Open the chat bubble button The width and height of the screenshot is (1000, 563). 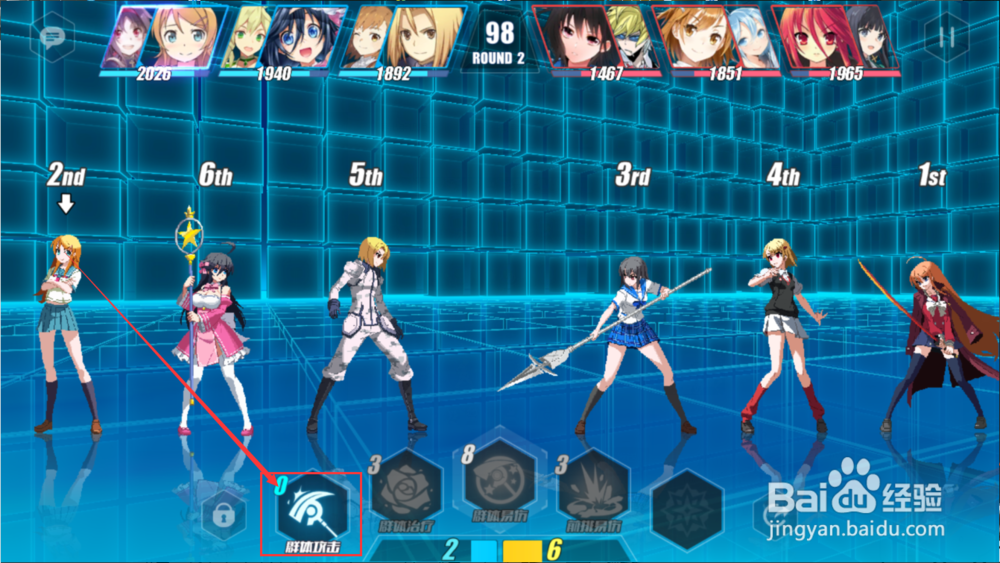coord(51,37)
